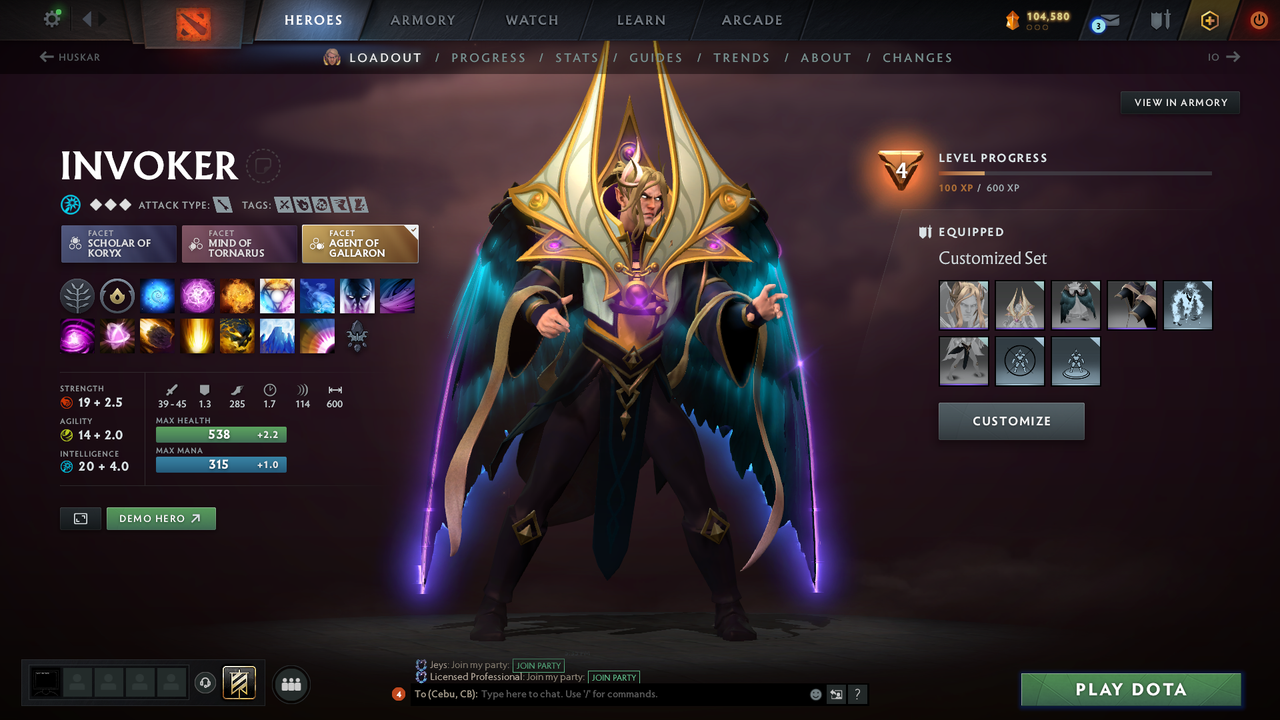Viewport: 1280px width, 720px height.
Task: Open the STATS section for Invoker
Action: (x=577, y=57)
